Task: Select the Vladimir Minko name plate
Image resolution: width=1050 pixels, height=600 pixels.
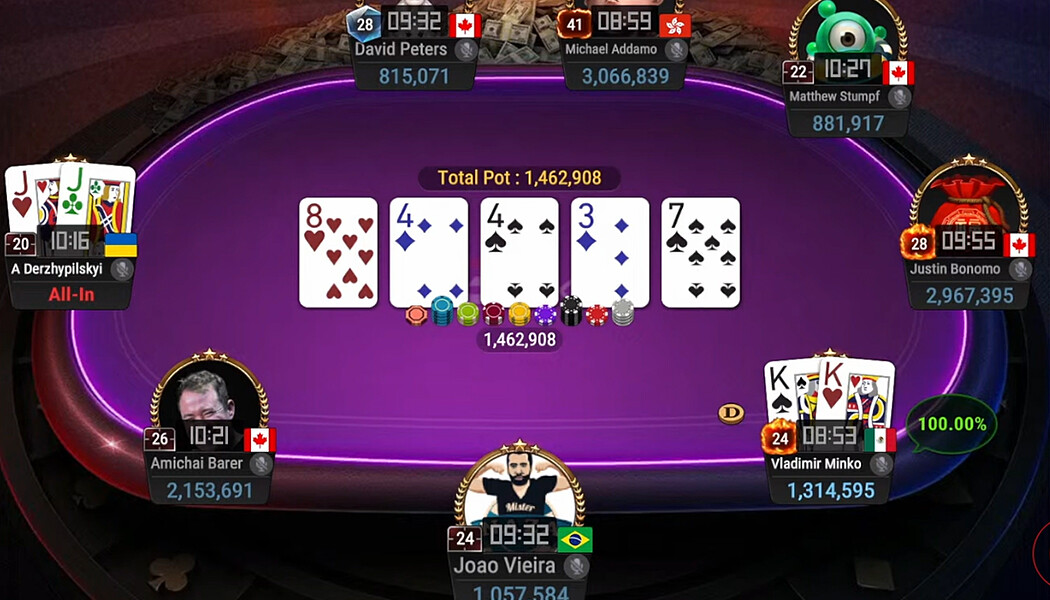Action: [817, 464]
